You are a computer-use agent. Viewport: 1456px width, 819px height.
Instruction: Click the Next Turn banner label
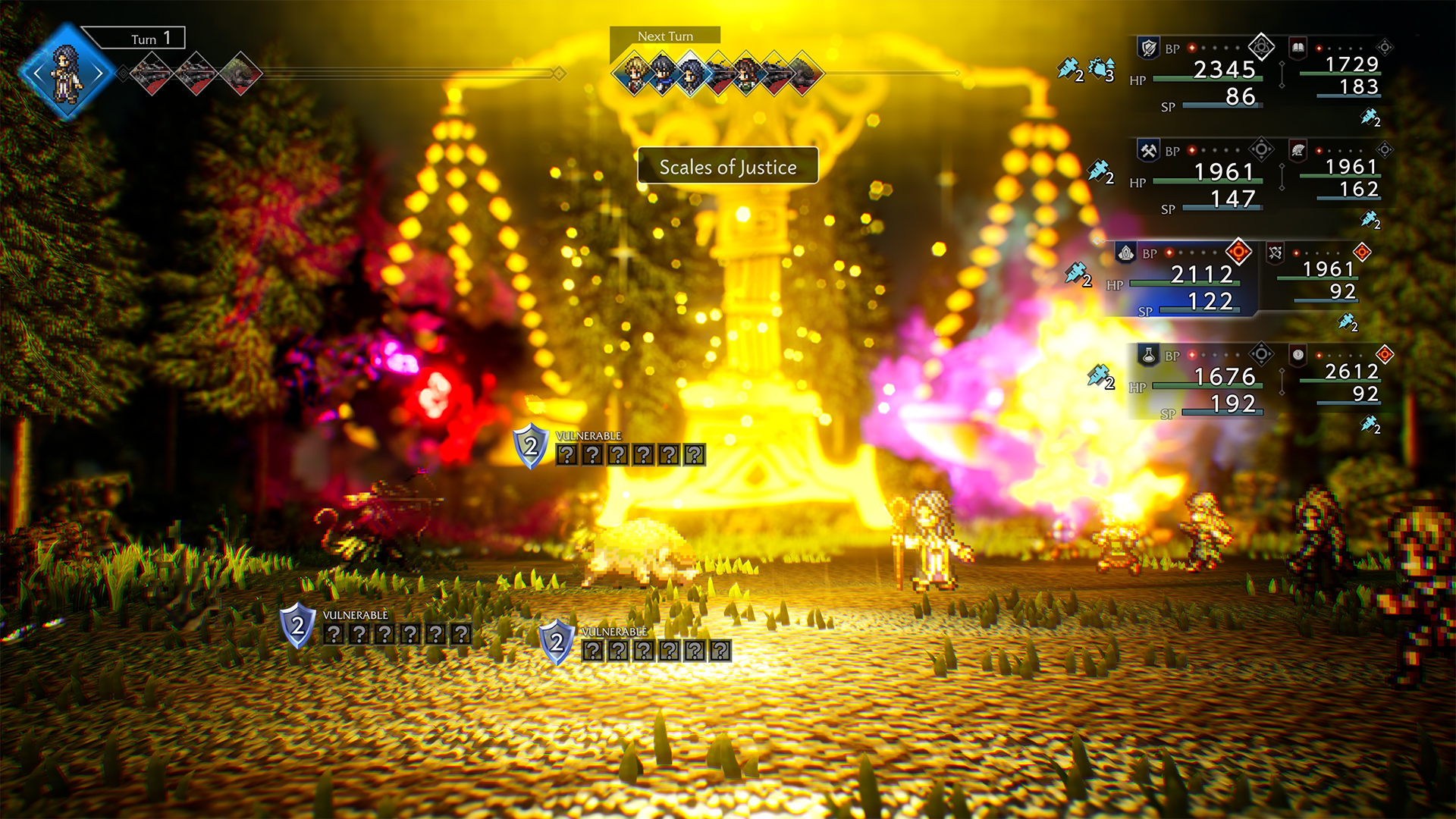point(665,36)
